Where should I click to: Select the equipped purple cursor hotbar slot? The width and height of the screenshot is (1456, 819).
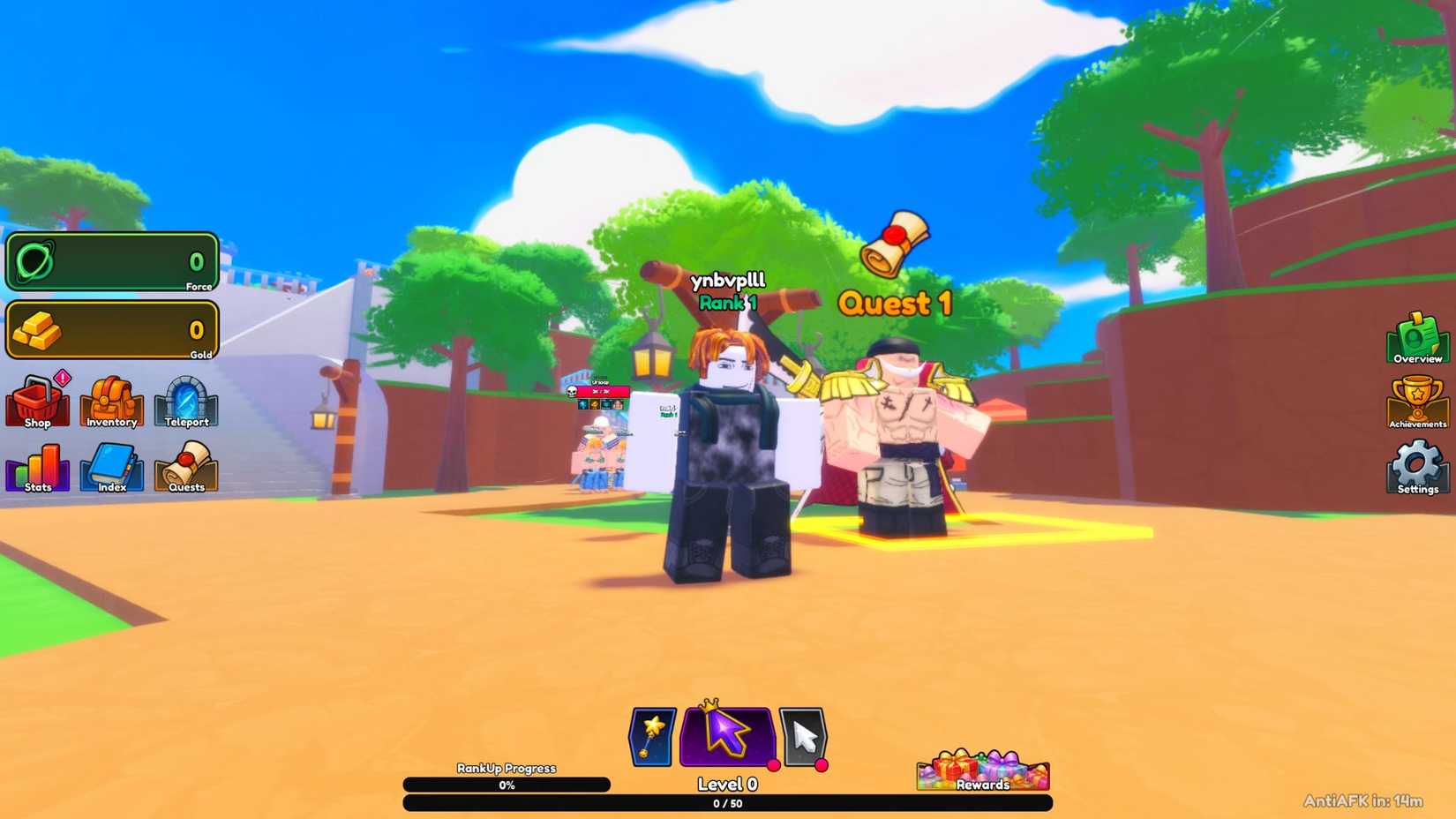(725, 735)
